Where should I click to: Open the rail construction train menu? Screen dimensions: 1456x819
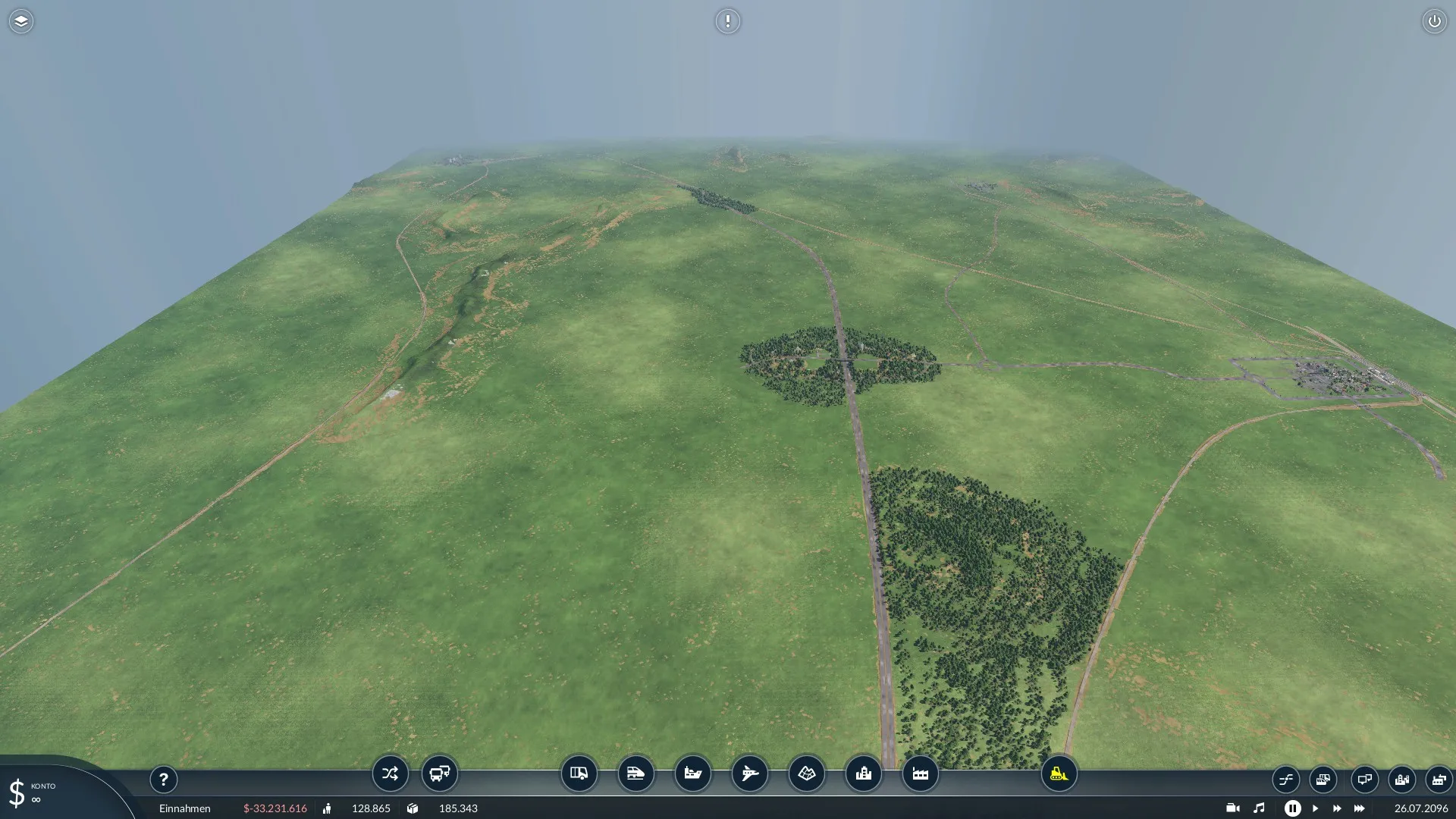click(x=635, y=773)
